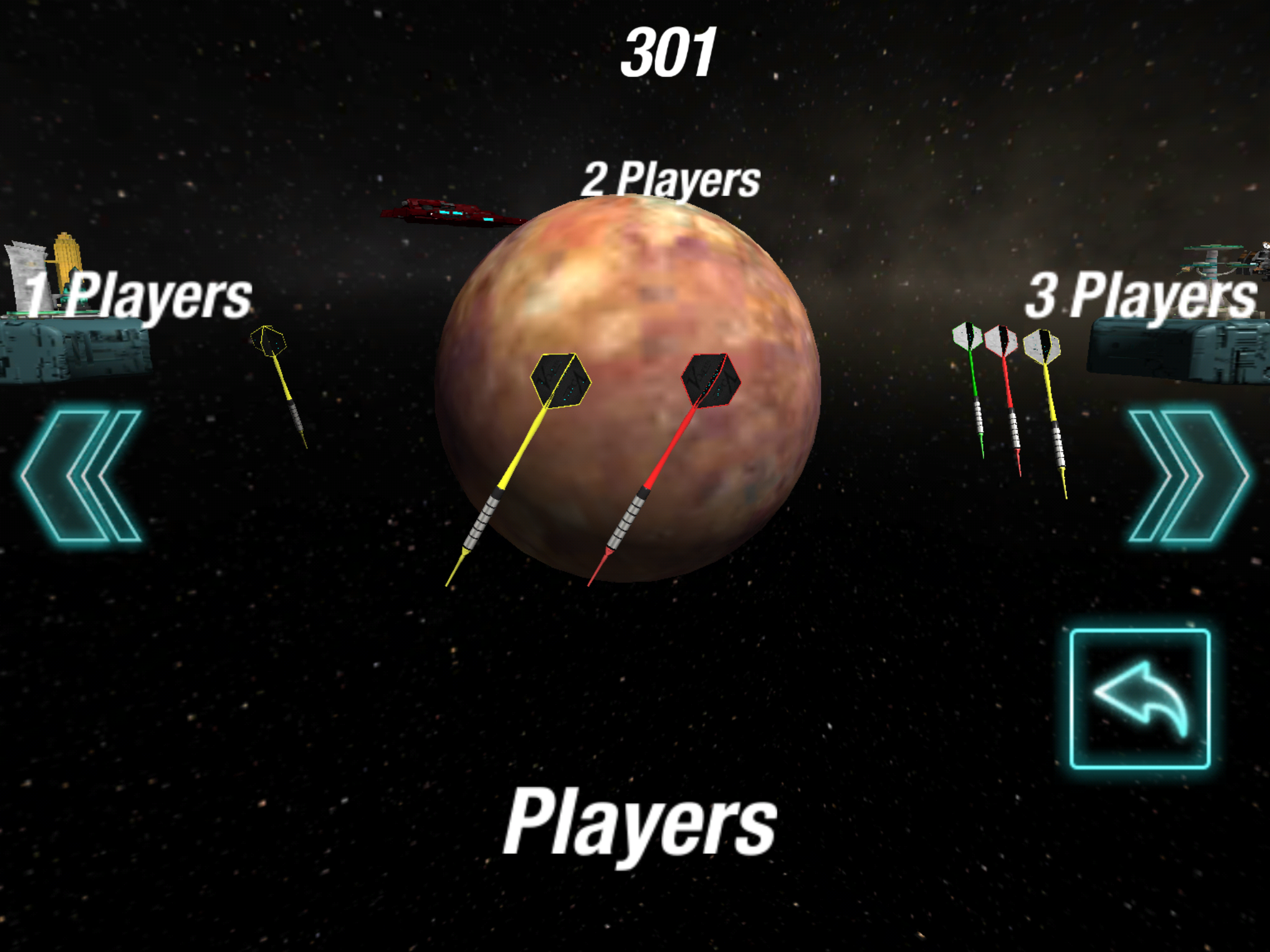Click the right double-chevron arrow
1270x952 pixels.
[x=1188, y=476]
